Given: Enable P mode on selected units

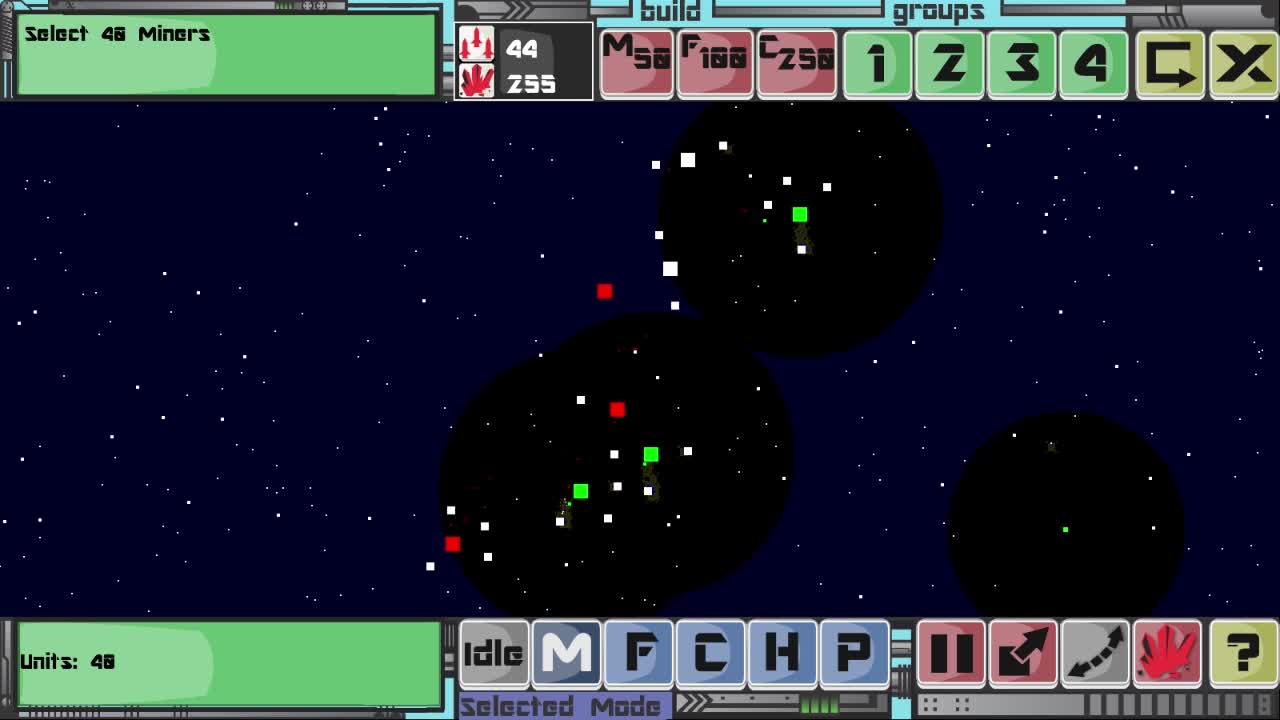Looking at the screenshot, I should (853, 655).
